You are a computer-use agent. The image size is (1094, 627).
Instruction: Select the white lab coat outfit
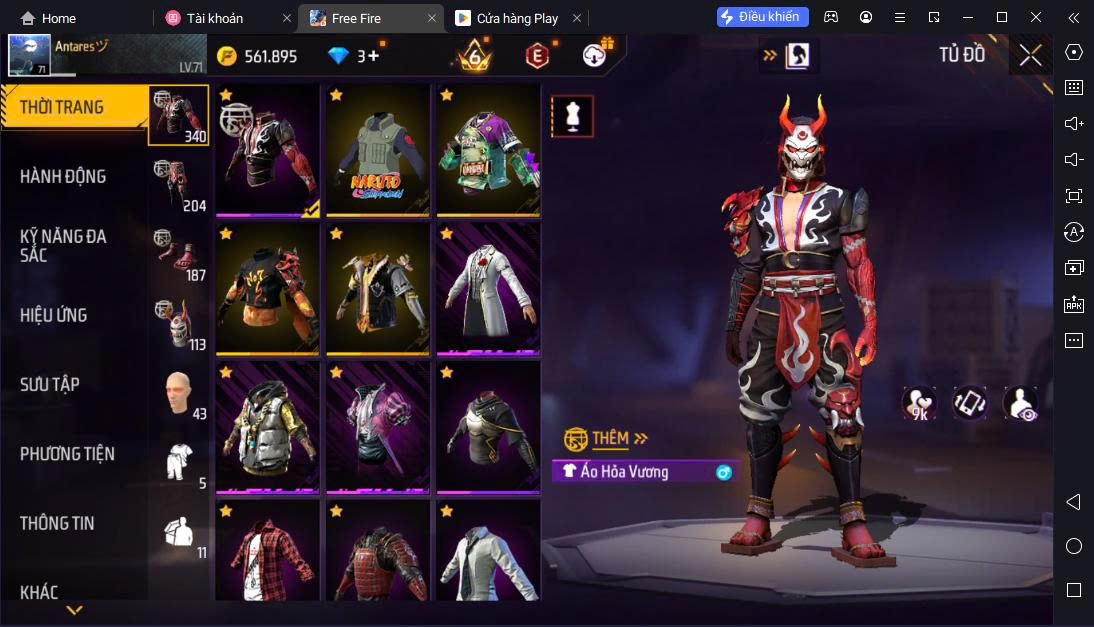(x=486, y=288)
